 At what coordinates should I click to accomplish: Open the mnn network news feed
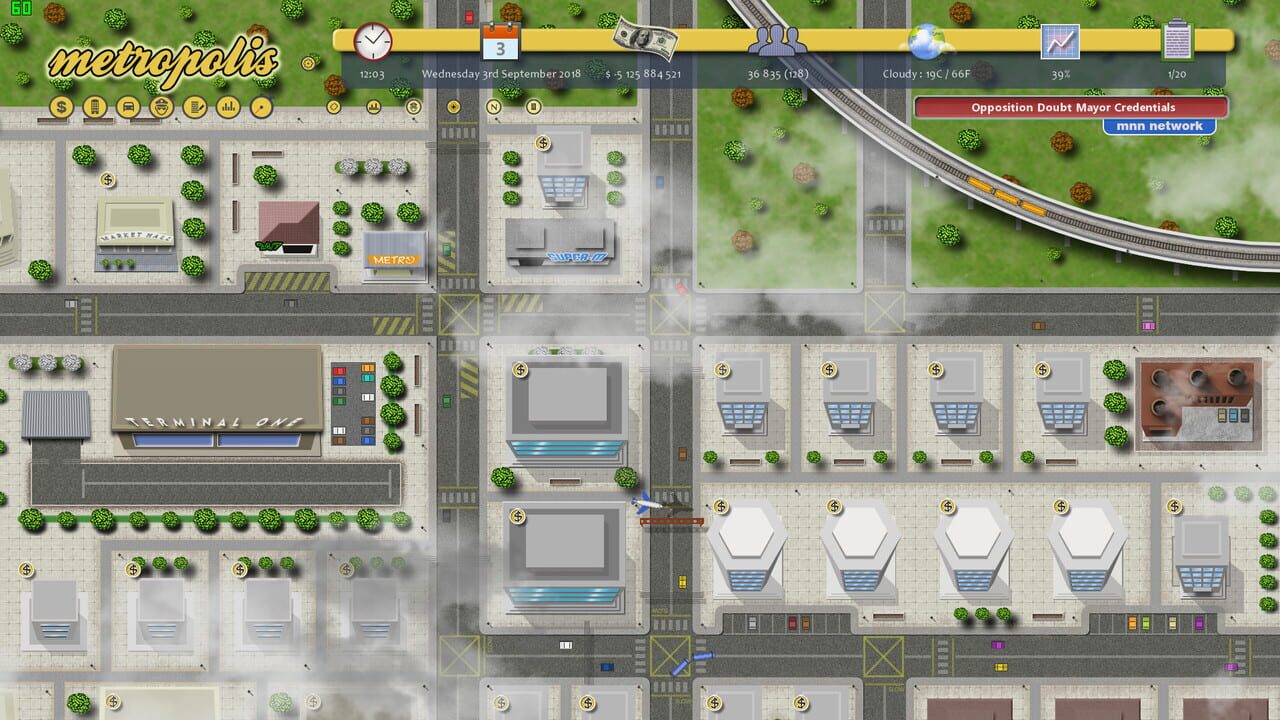coord(1160,125)
